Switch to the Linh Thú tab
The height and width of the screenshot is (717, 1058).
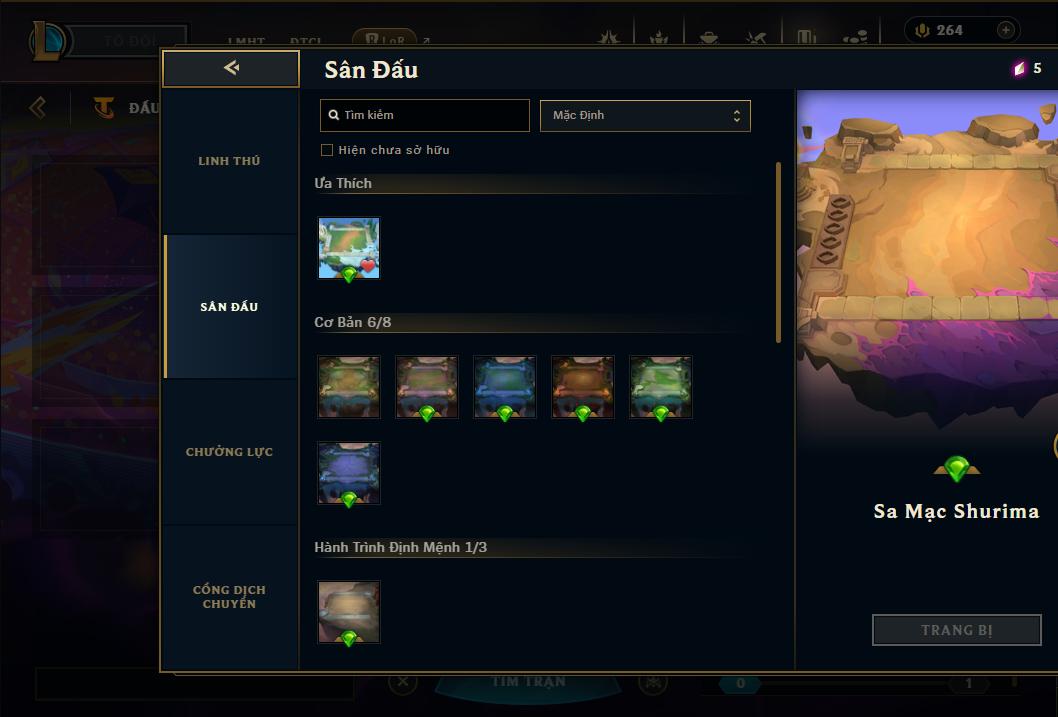click(x=229, y=161)
